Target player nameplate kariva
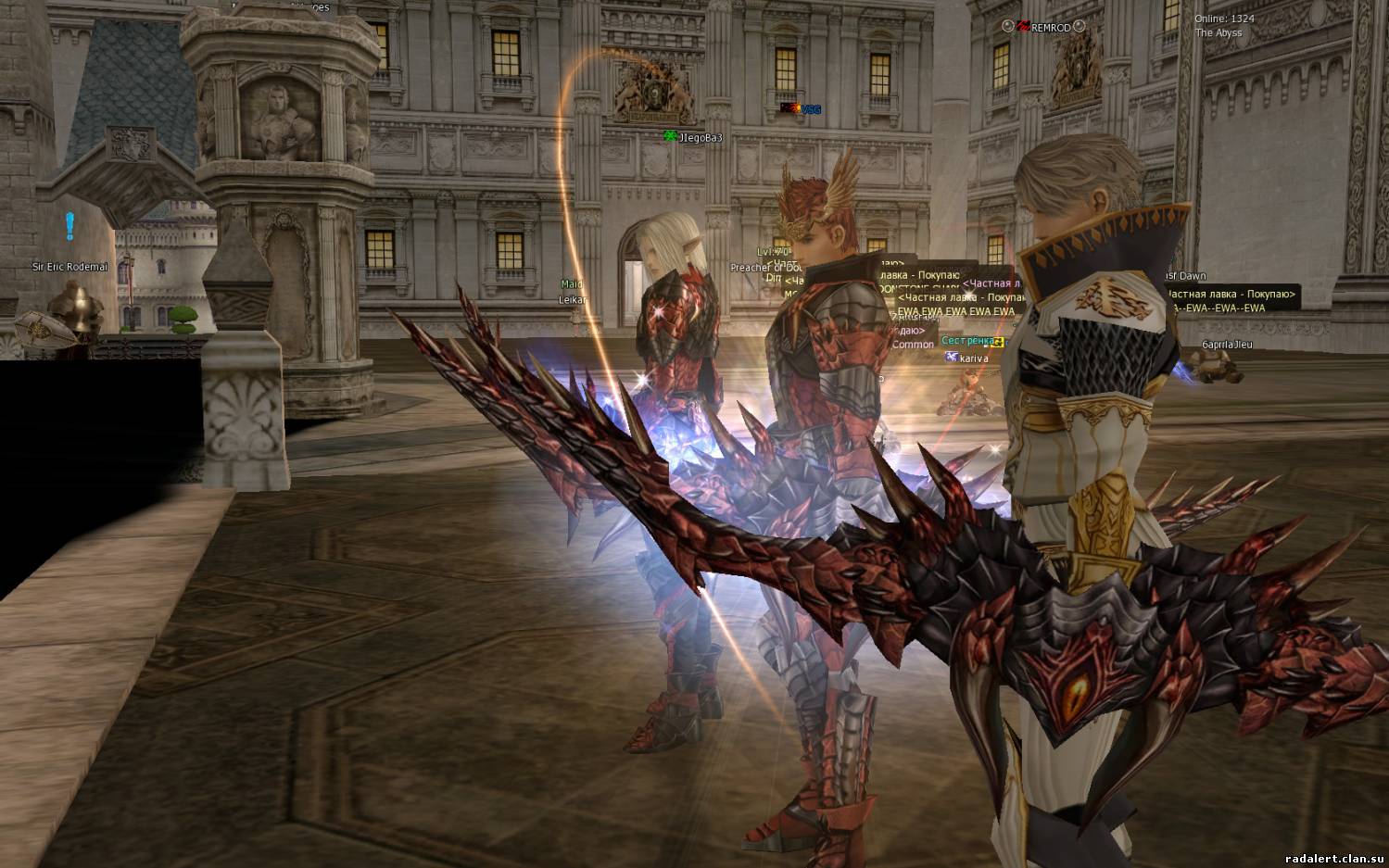The height and width of the screenshot is (868, 1389). [973, 359]
